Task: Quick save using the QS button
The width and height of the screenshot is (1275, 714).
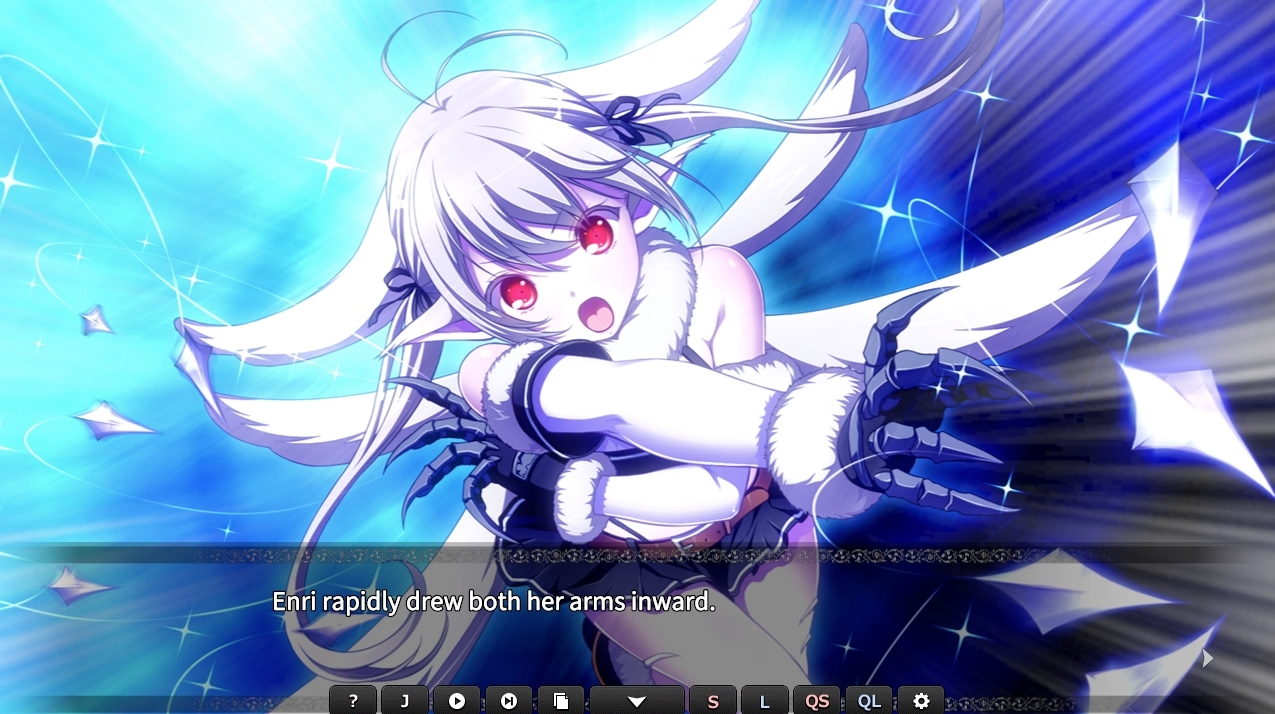Action: pos(817,701)
